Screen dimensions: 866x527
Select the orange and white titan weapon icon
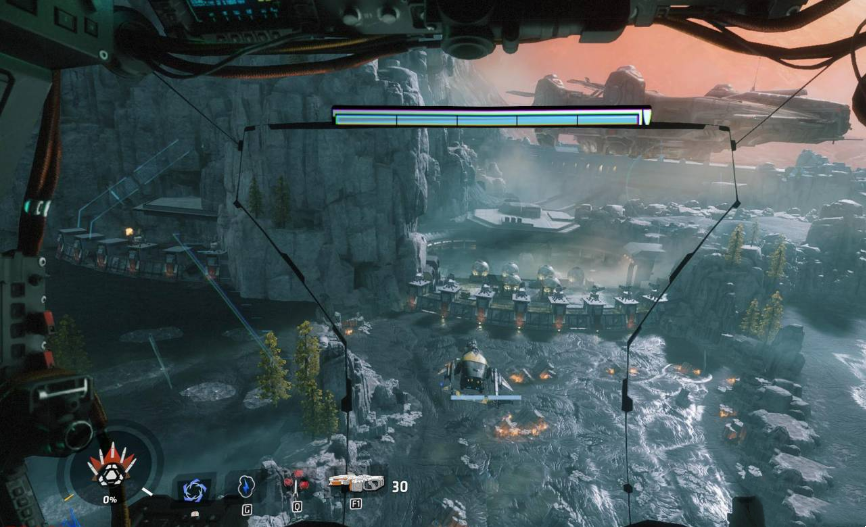tap(356, 484)
